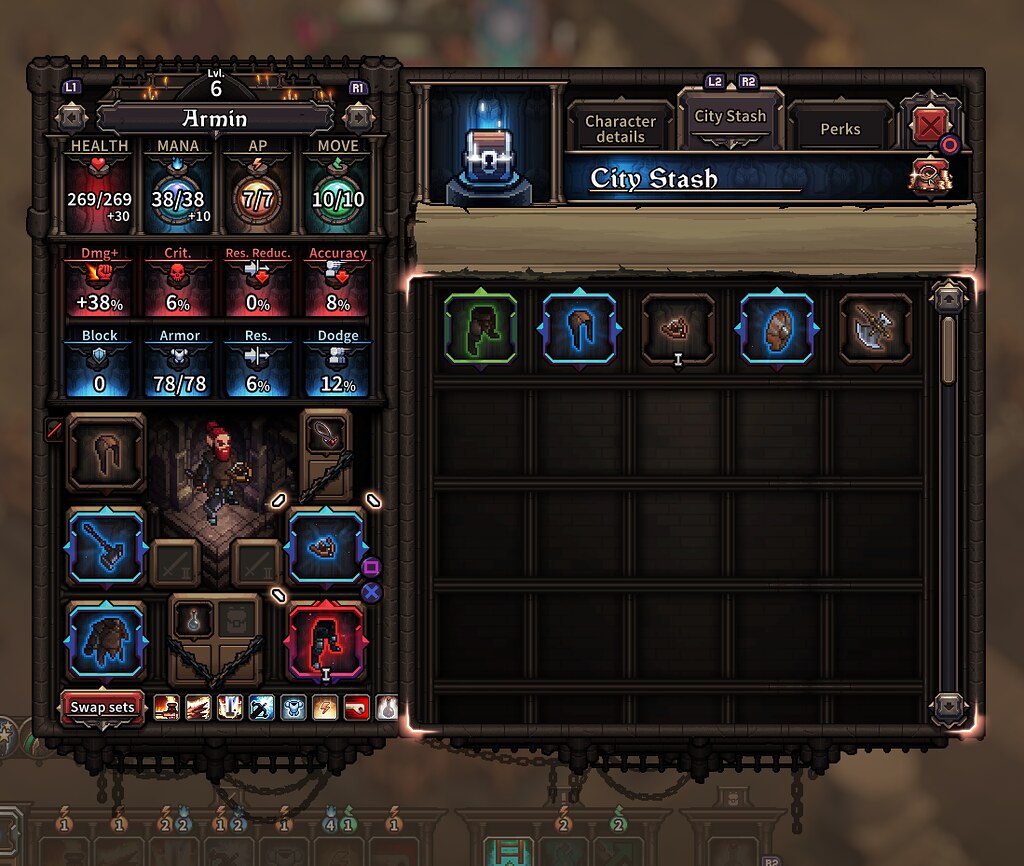Image resolution: width=1024 pixels, height=866 pixels.
Task: Pick the blue-bordered hood in stash
Action: 580,329
